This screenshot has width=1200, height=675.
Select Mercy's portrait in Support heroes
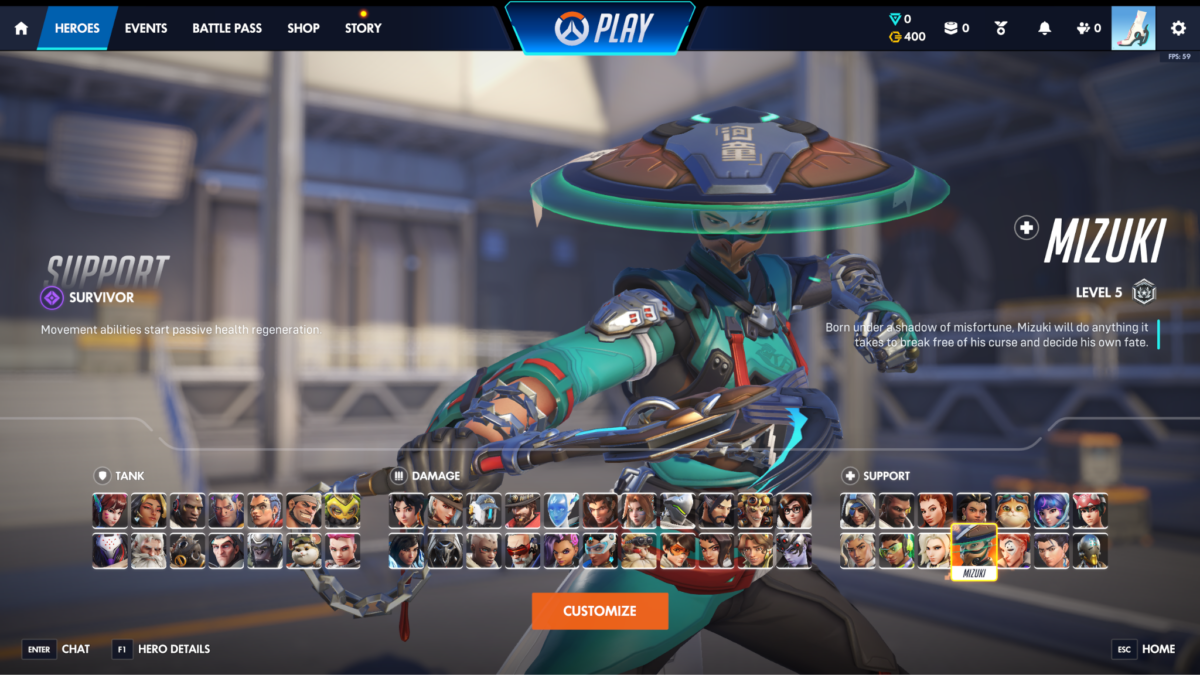935,550
